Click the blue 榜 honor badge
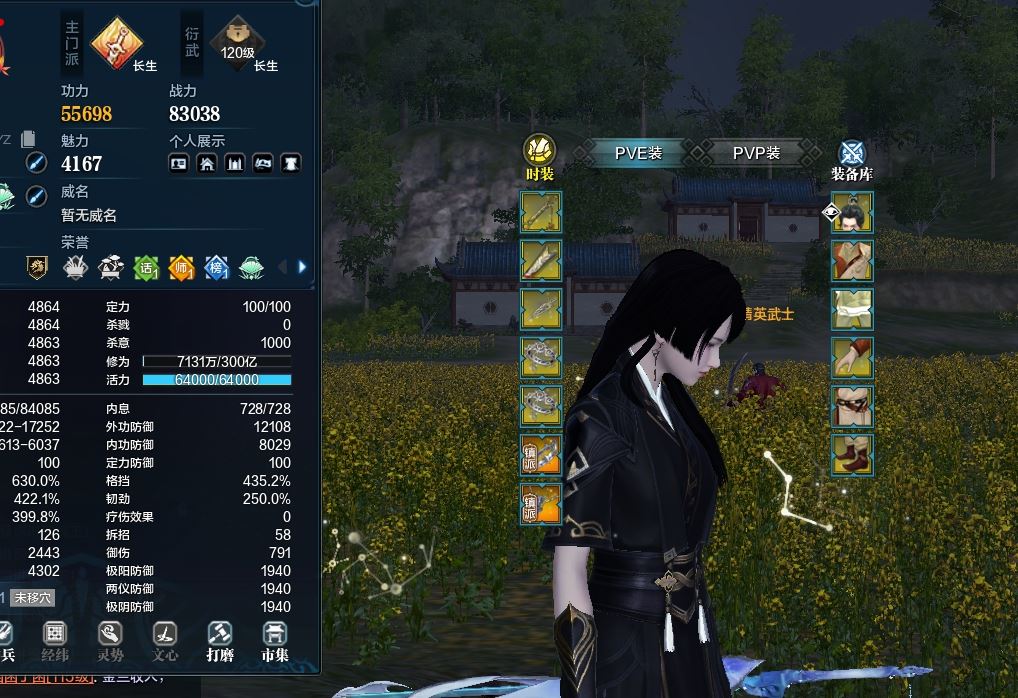 point(216,267)
